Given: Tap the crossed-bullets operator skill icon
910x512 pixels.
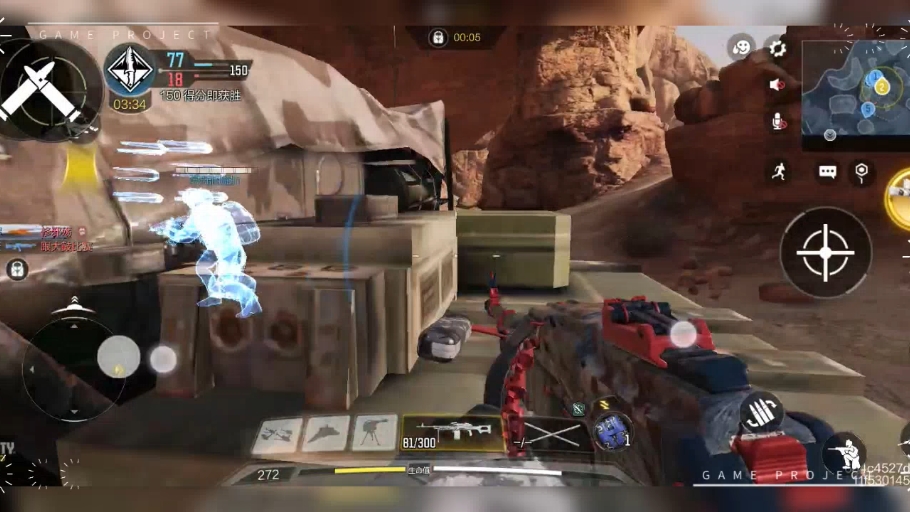Looking at the screenshot, I should 42,88.
